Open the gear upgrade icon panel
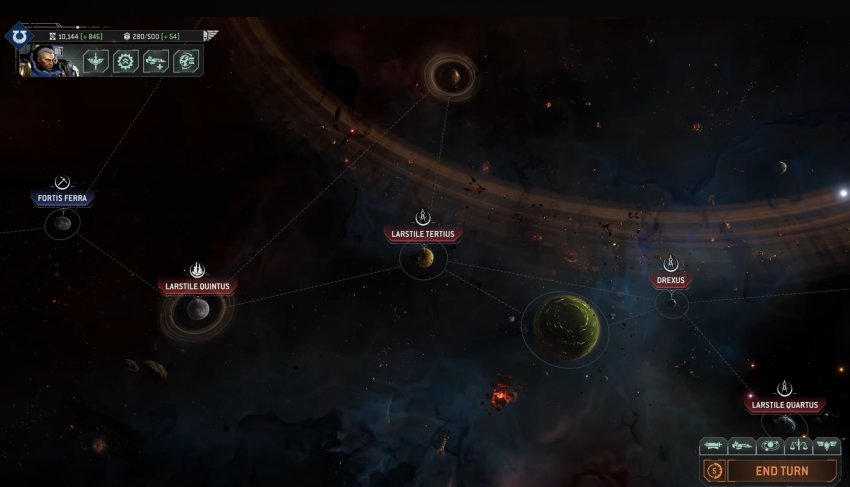 point(125,61)
